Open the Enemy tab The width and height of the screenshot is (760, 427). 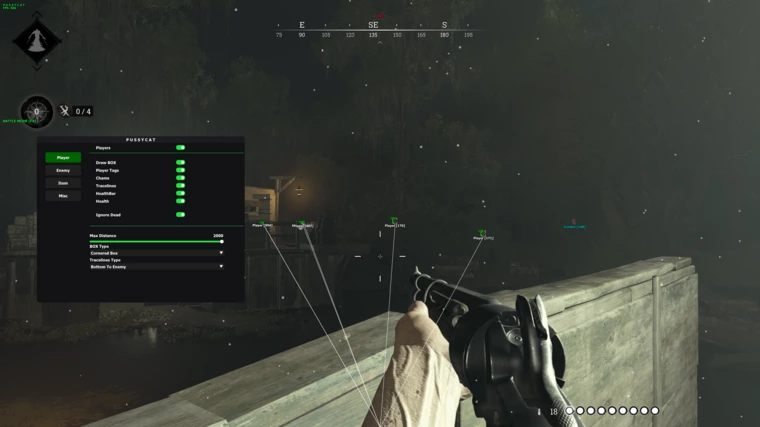click(63, 171)
